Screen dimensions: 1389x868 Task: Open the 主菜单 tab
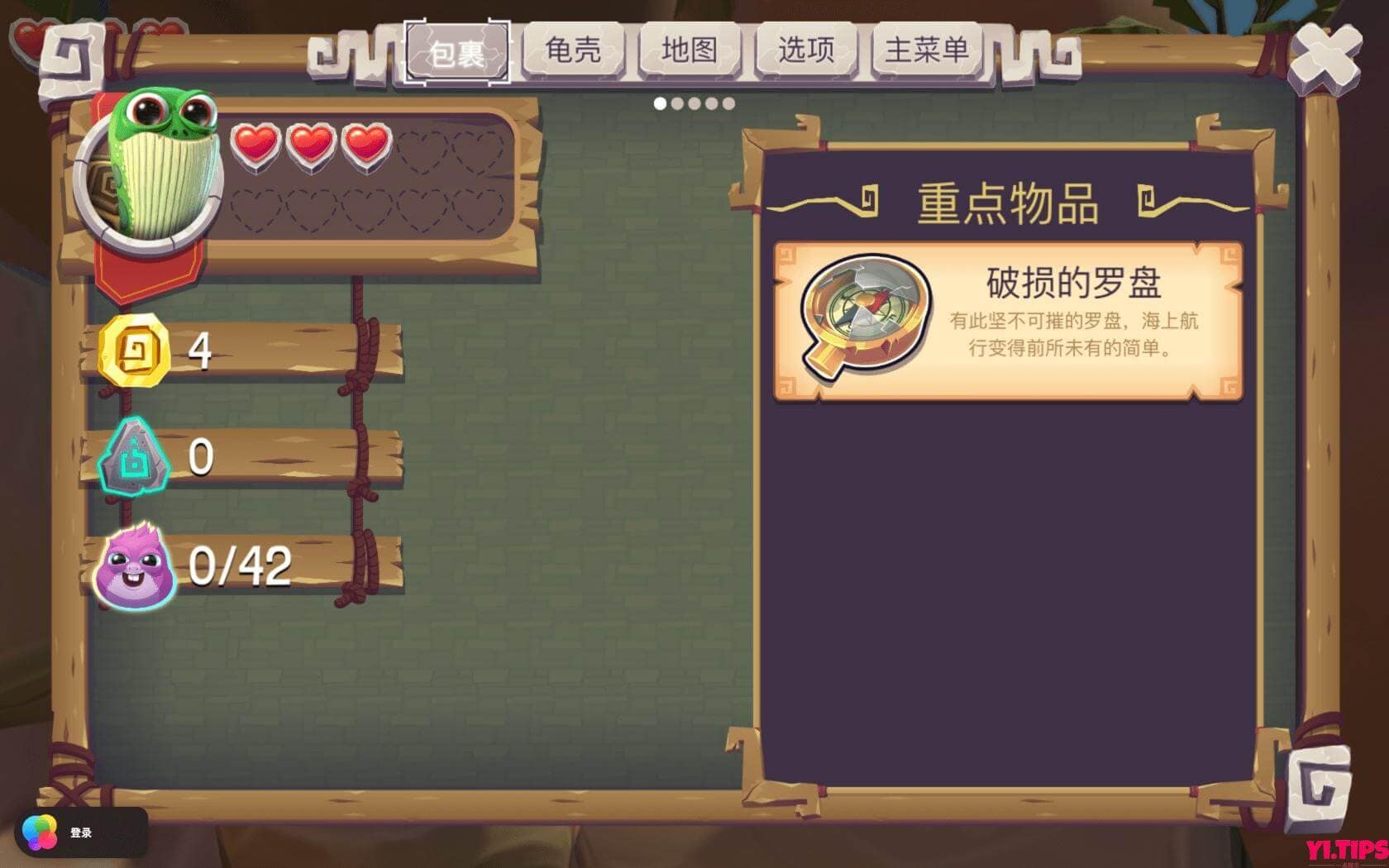coord(926,51)
